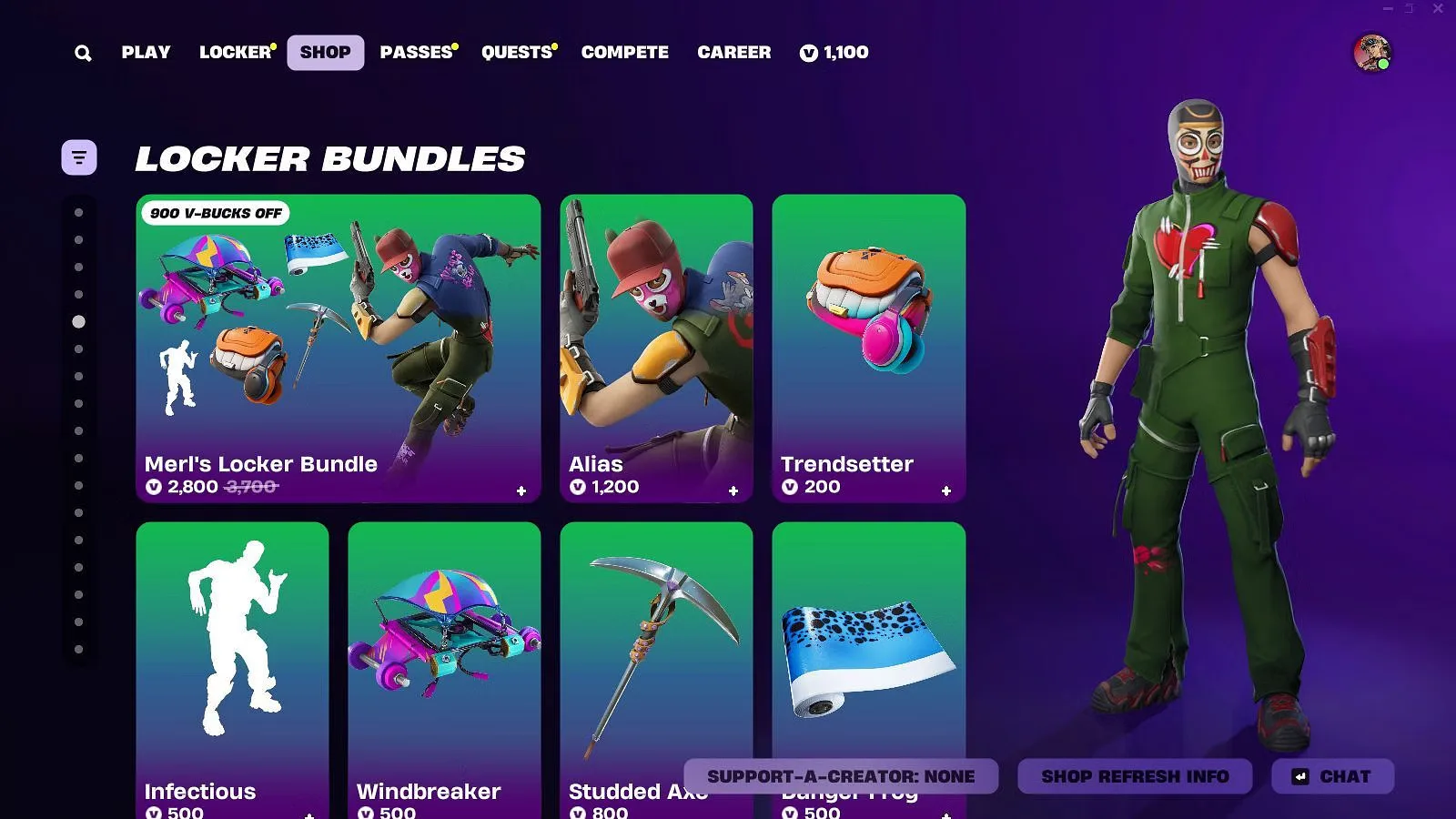Click the Shop Refresh Info button
Viewport: 1456px width, 819px height.
[1135, 776]
